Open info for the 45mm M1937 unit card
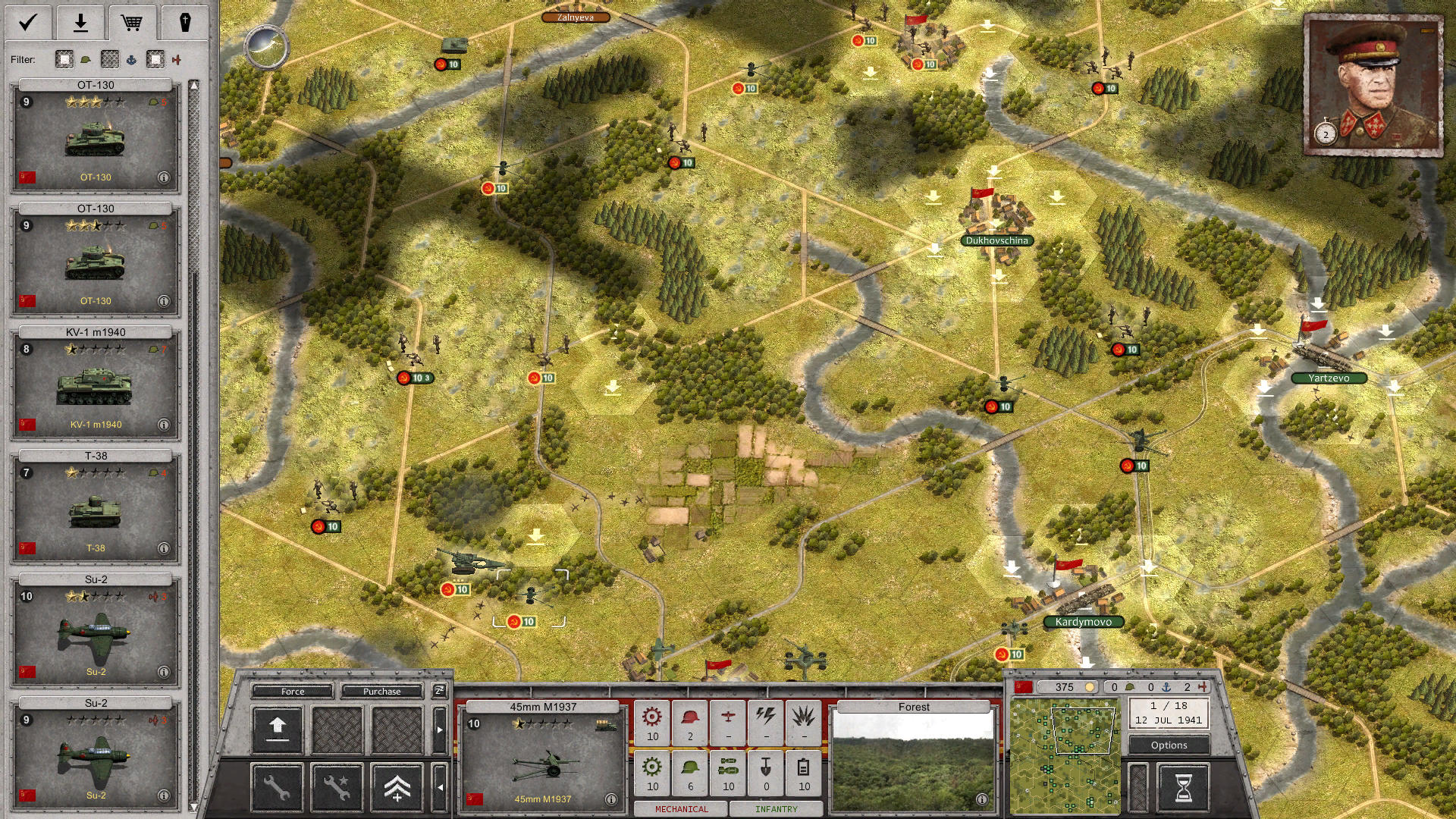Screen dimensions: 1456x819 610,798
